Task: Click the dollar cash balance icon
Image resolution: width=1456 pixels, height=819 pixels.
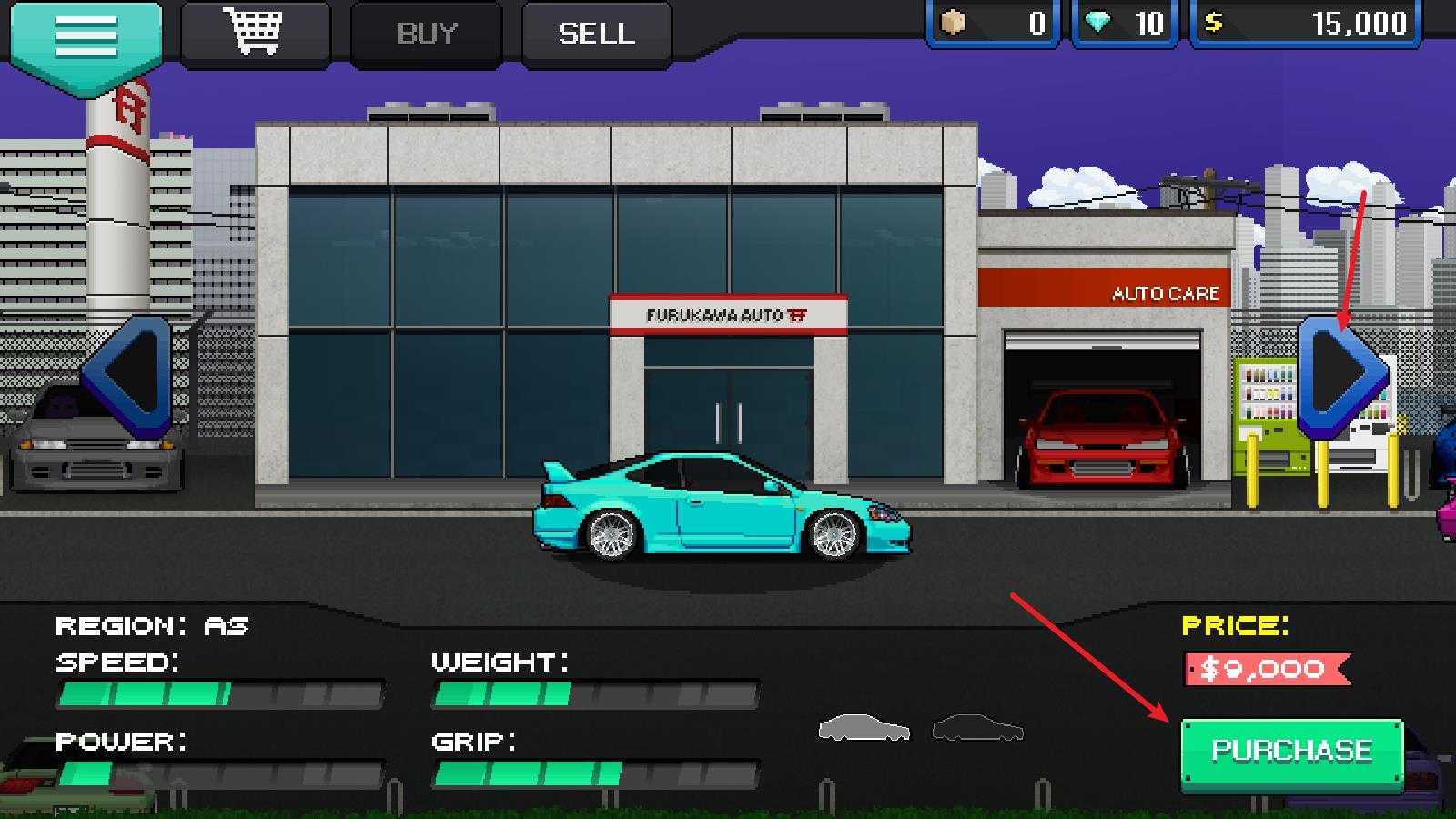Action: pyautogui.click(x=1213, y=23)
